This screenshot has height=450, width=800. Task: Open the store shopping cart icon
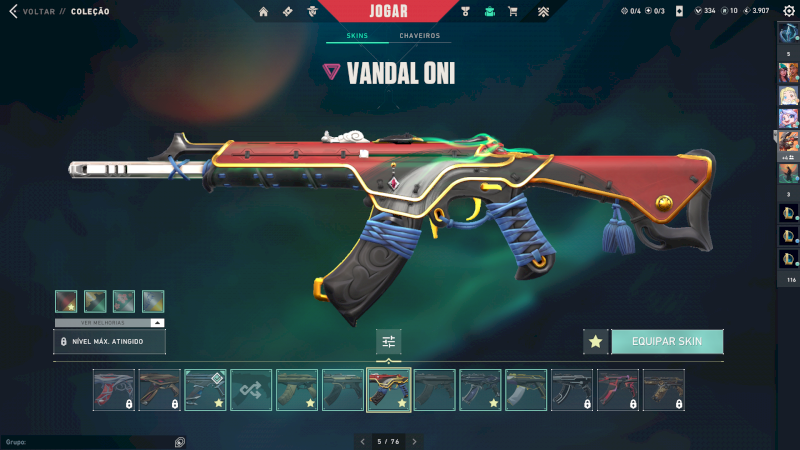[x=513, y=12]
